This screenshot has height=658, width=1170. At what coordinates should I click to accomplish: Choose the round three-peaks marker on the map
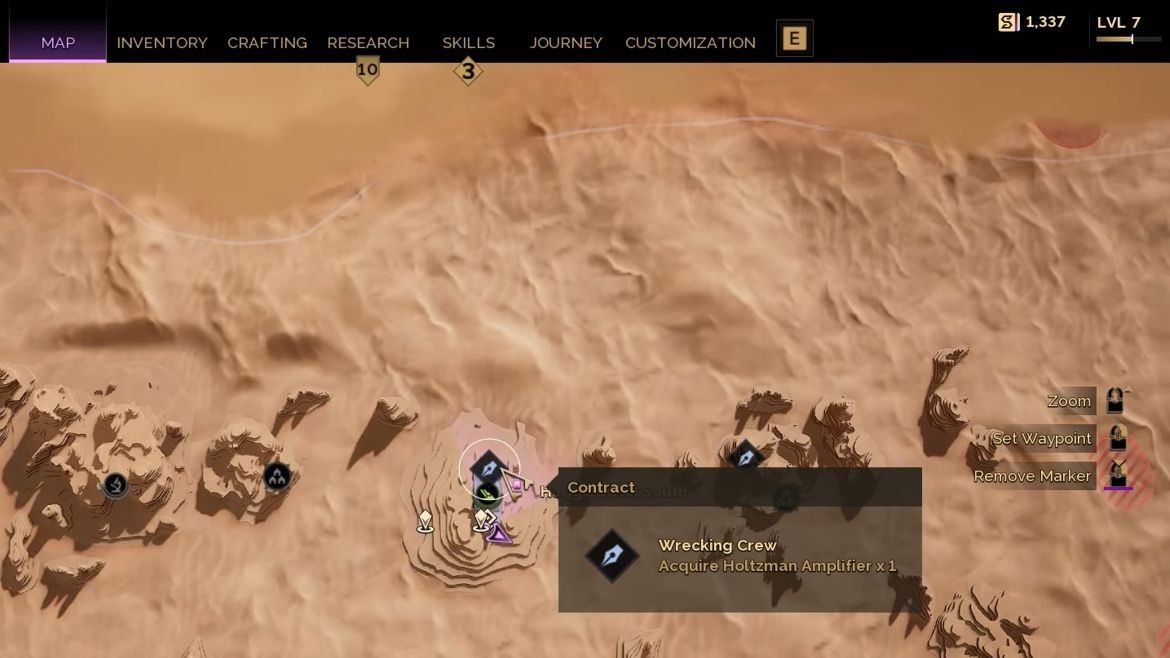click(277, 477)
